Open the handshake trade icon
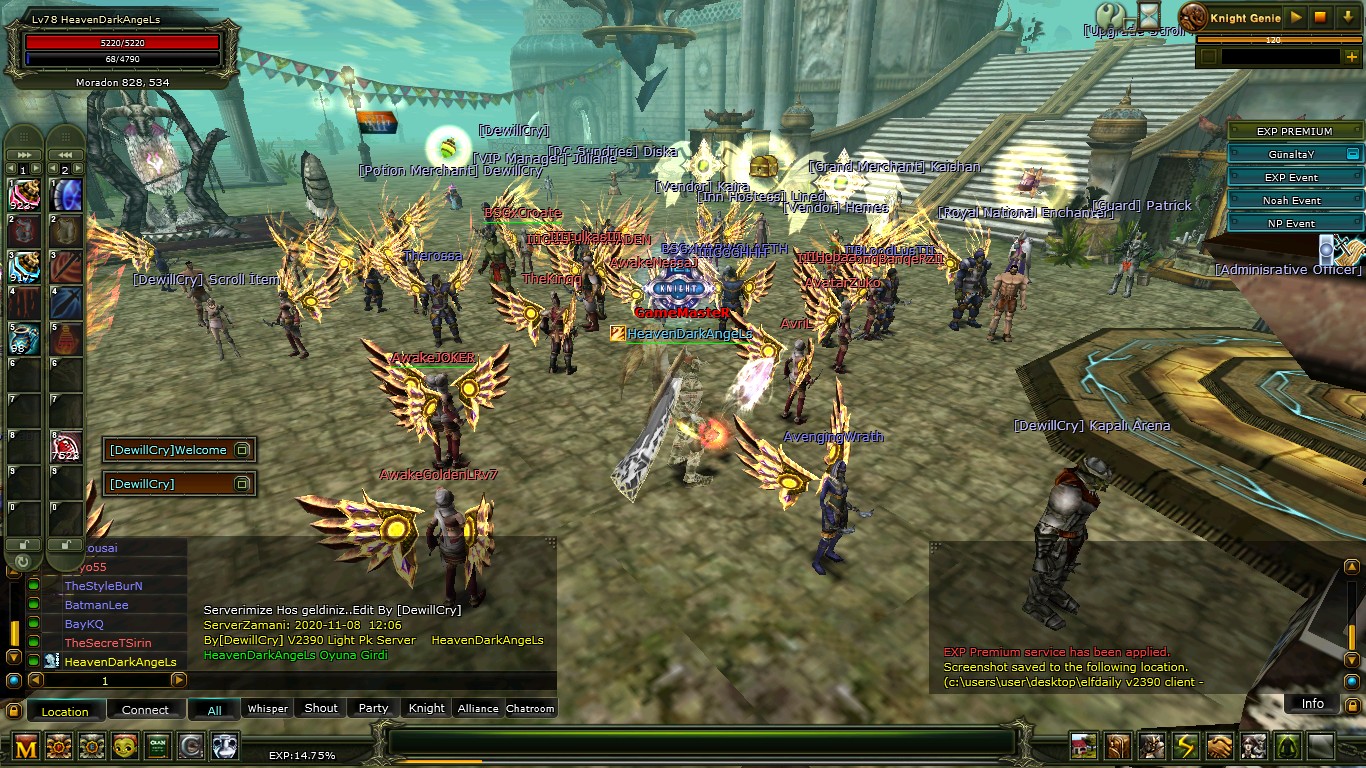This screenshot has height=768, width=1366. [x=1220, y=746]
